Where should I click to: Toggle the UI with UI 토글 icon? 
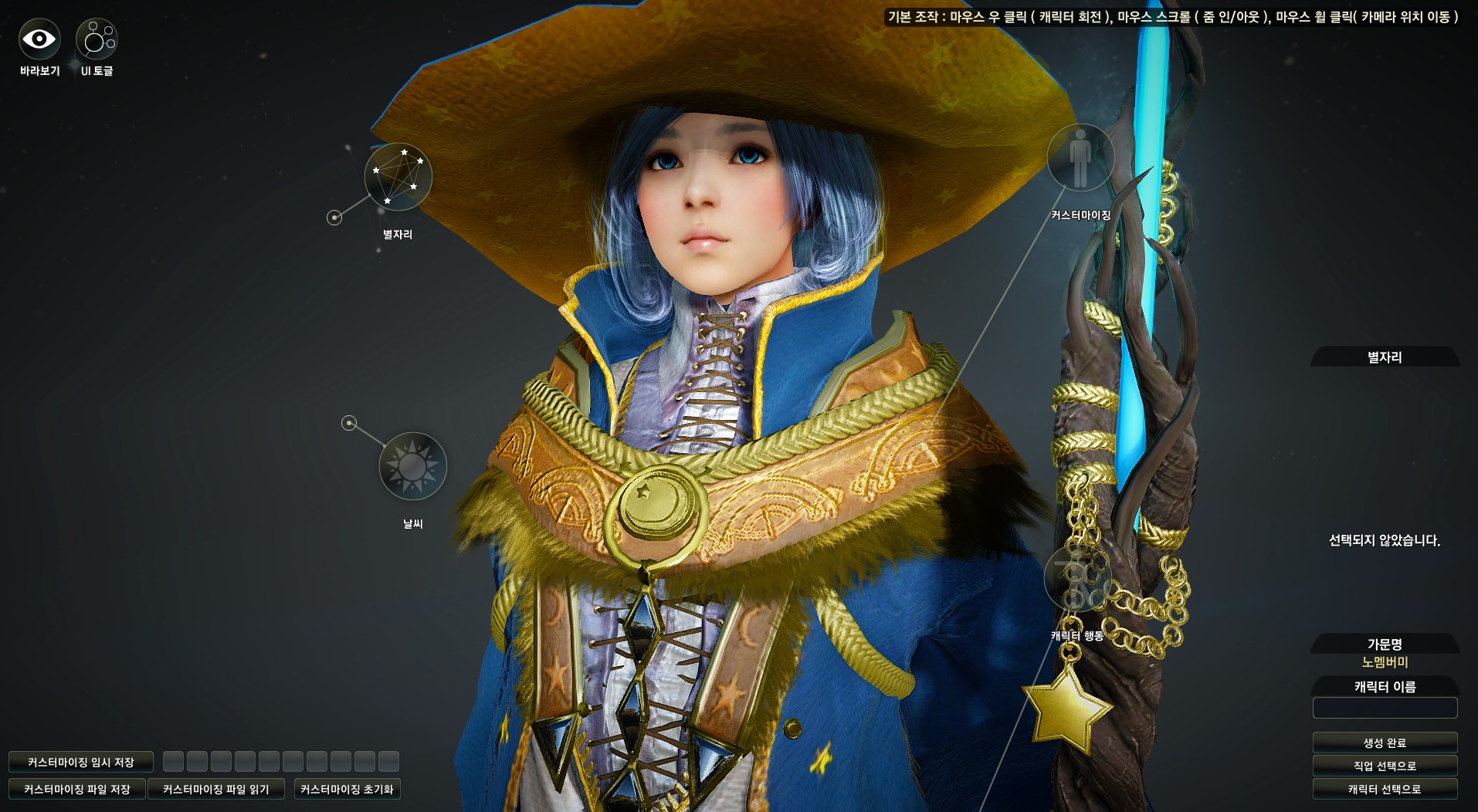click(97, 39)
